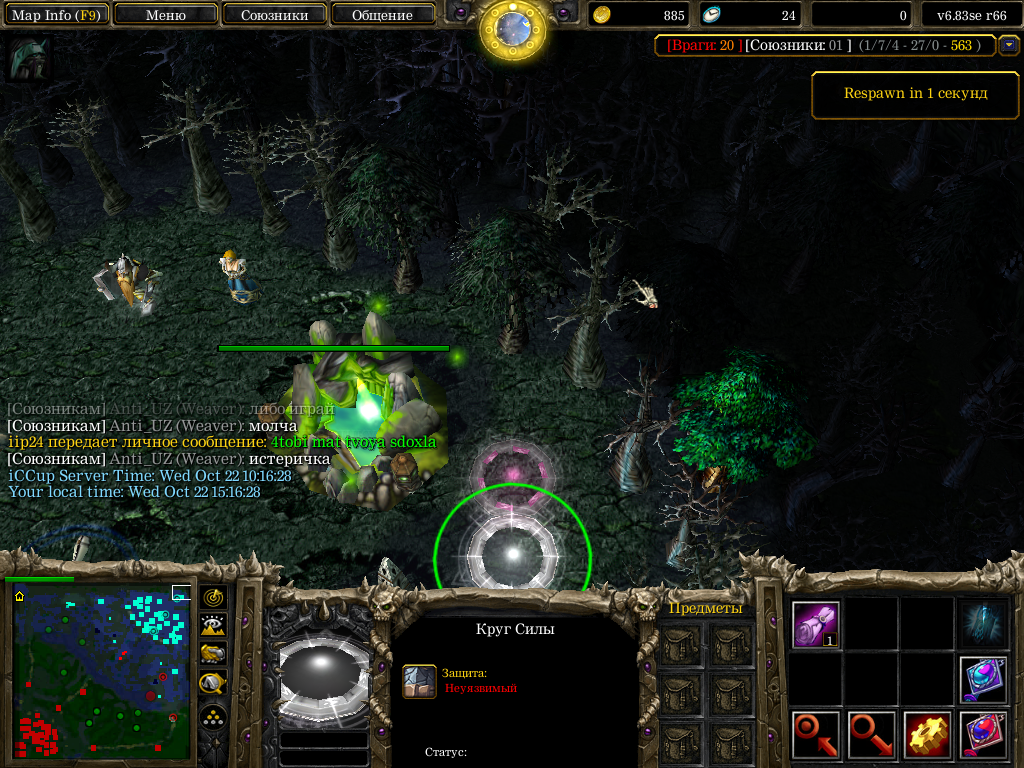Click the red circle up-left arrow command

[x=816, y=735]
